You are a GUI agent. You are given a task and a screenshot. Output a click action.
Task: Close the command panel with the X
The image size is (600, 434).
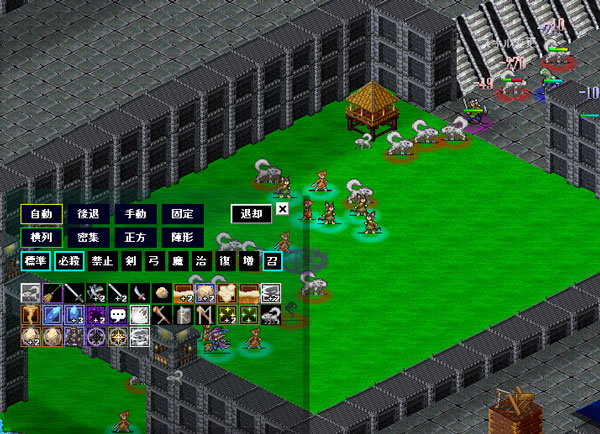click(282, 209)
